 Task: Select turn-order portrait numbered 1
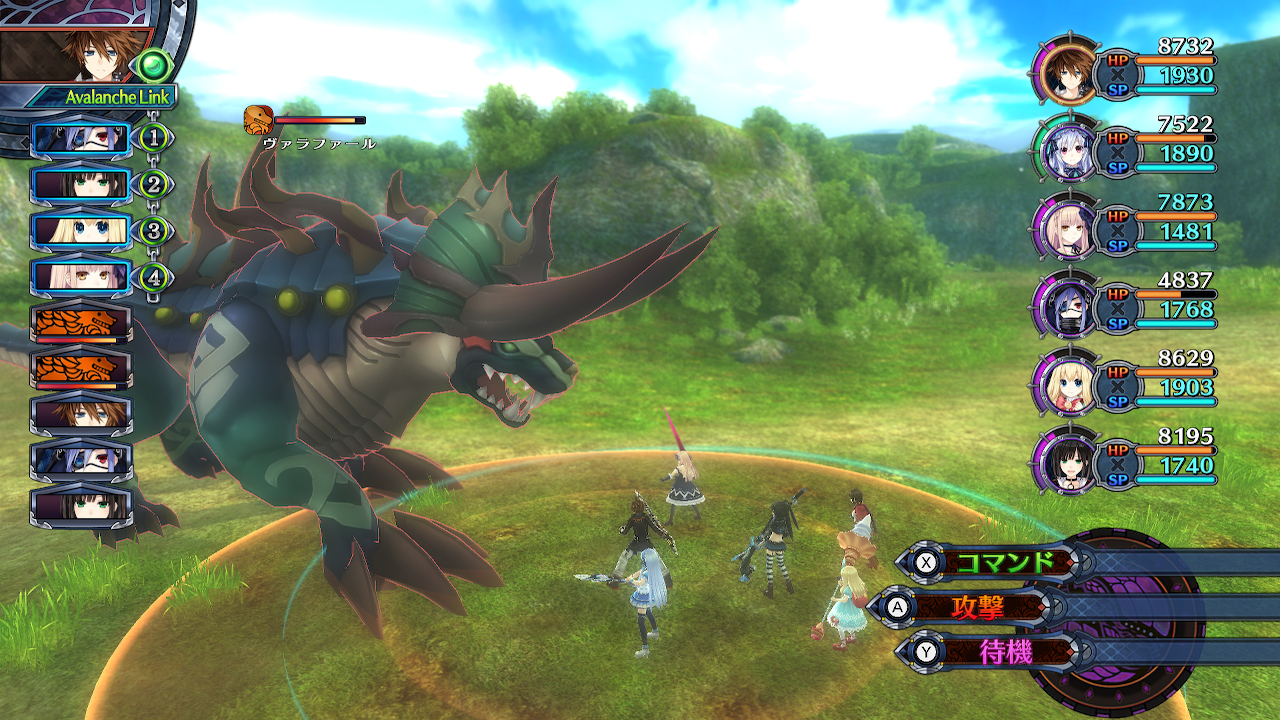[82, 139]
